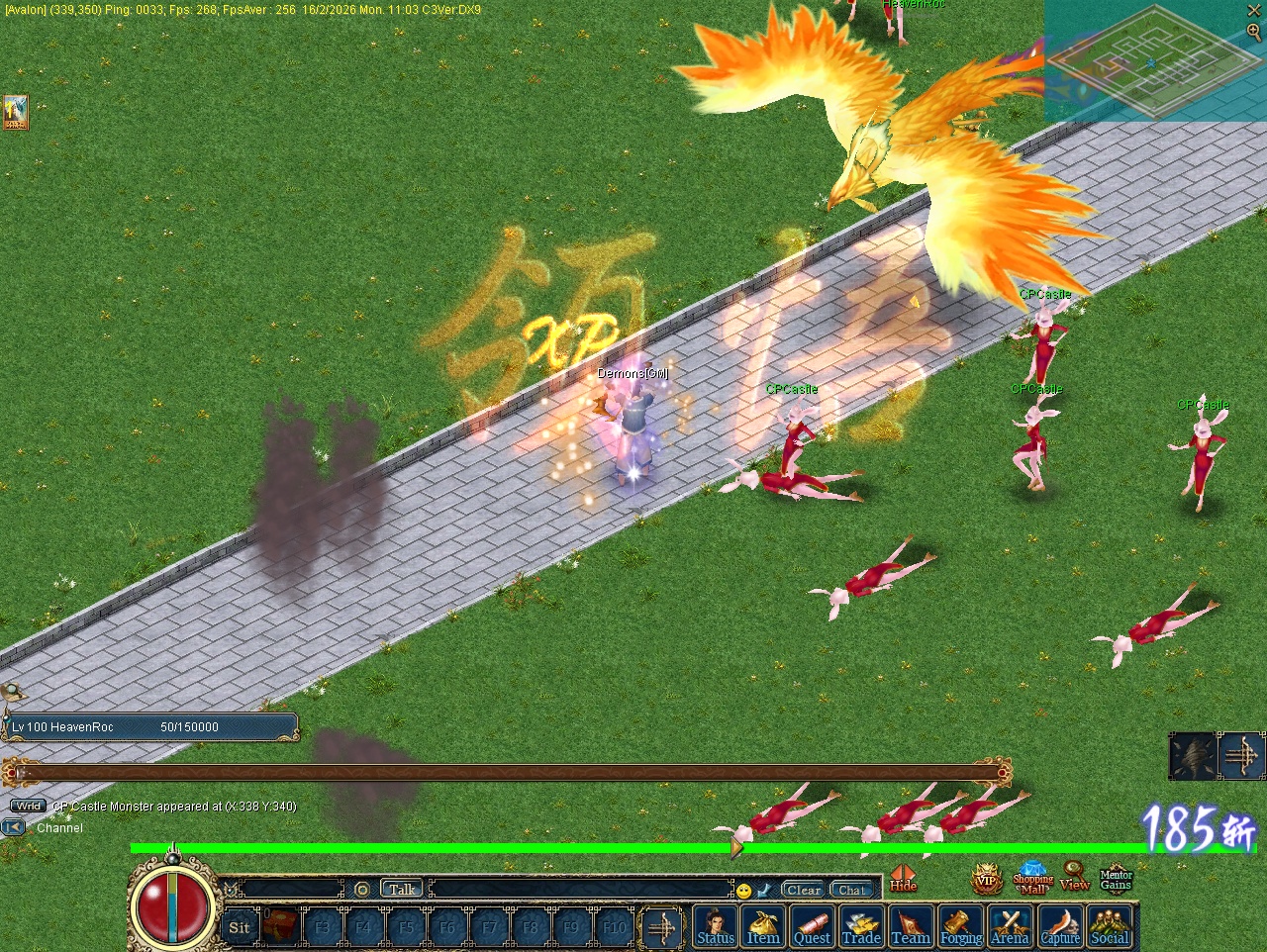Select the Talk chat mode button
The height and width of the screenshot is (952, 1267).
[x=402, y=890]
